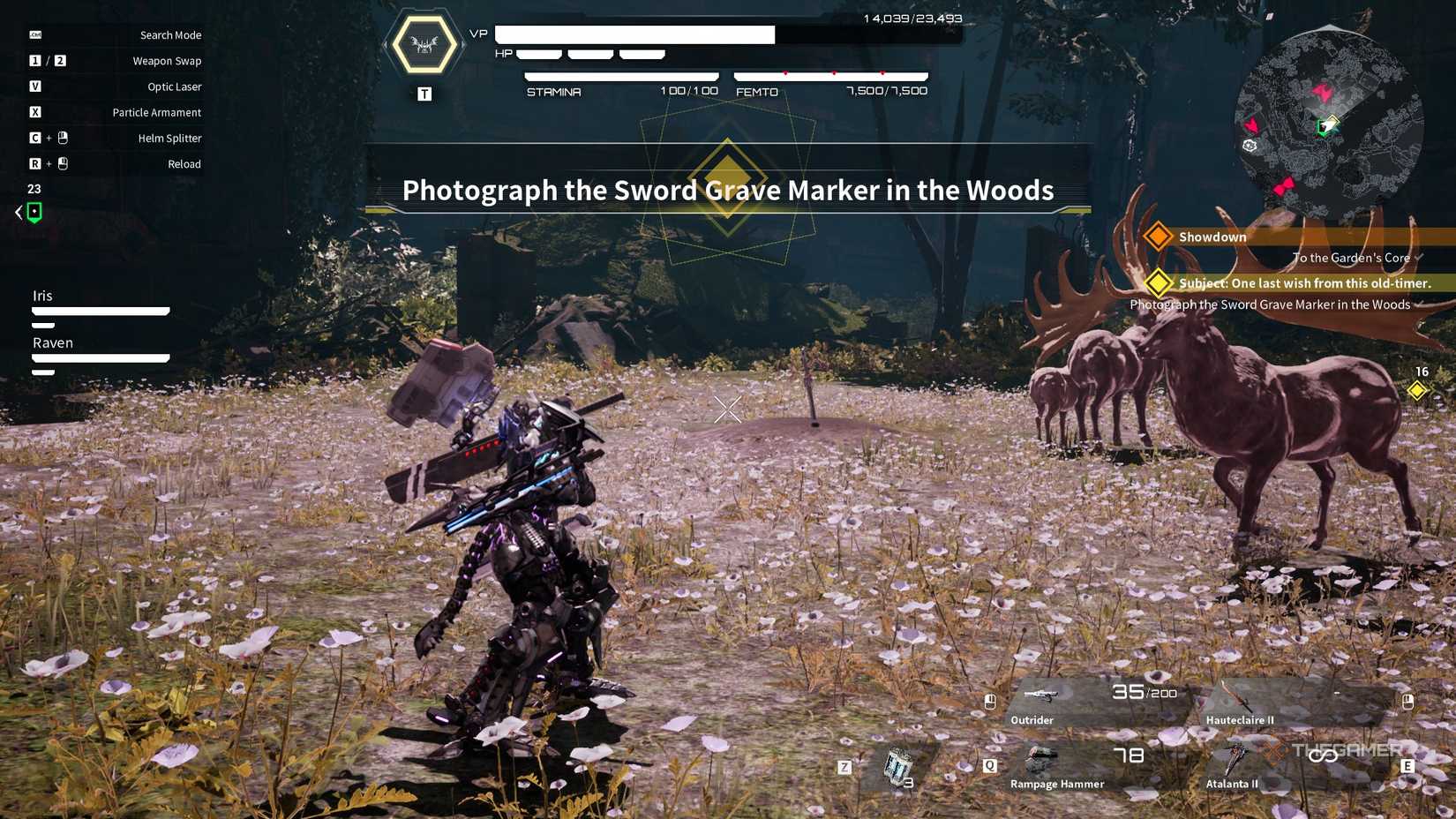Expand the Sword Grave Marker objective text

pyautogui.click(x=1271, y=304)
